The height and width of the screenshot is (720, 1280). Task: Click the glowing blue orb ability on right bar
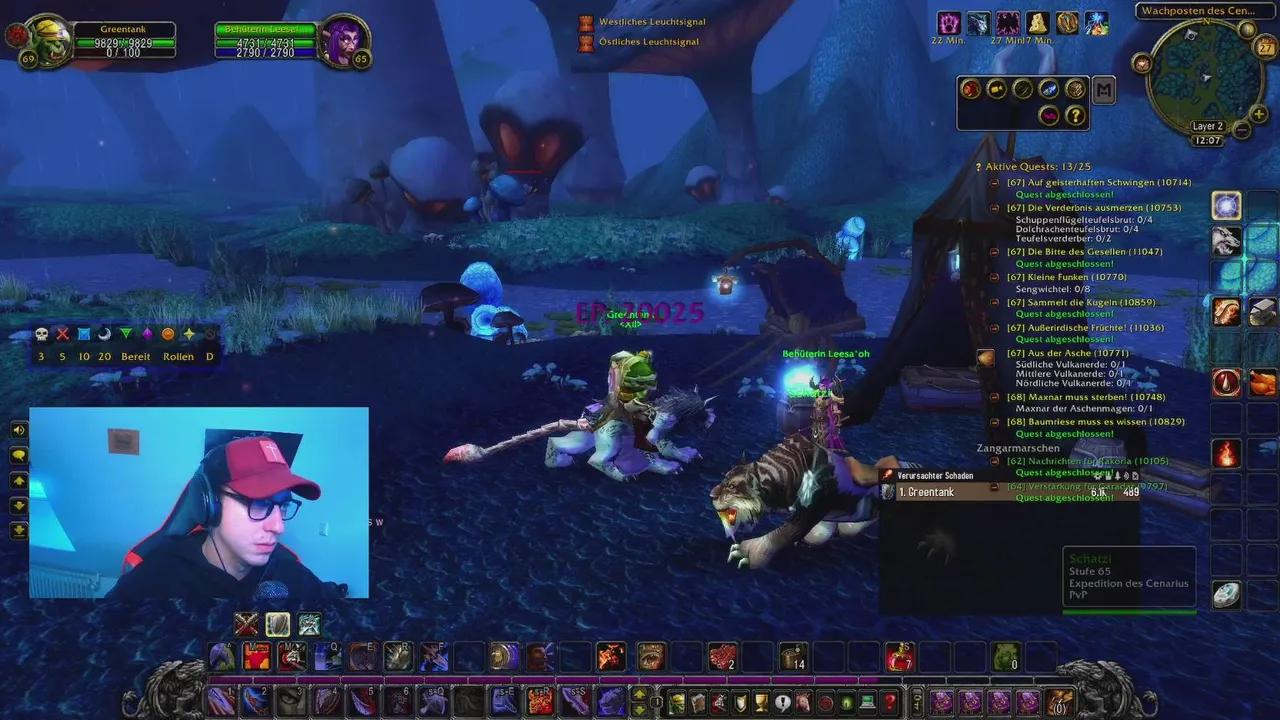[1226, 205]
